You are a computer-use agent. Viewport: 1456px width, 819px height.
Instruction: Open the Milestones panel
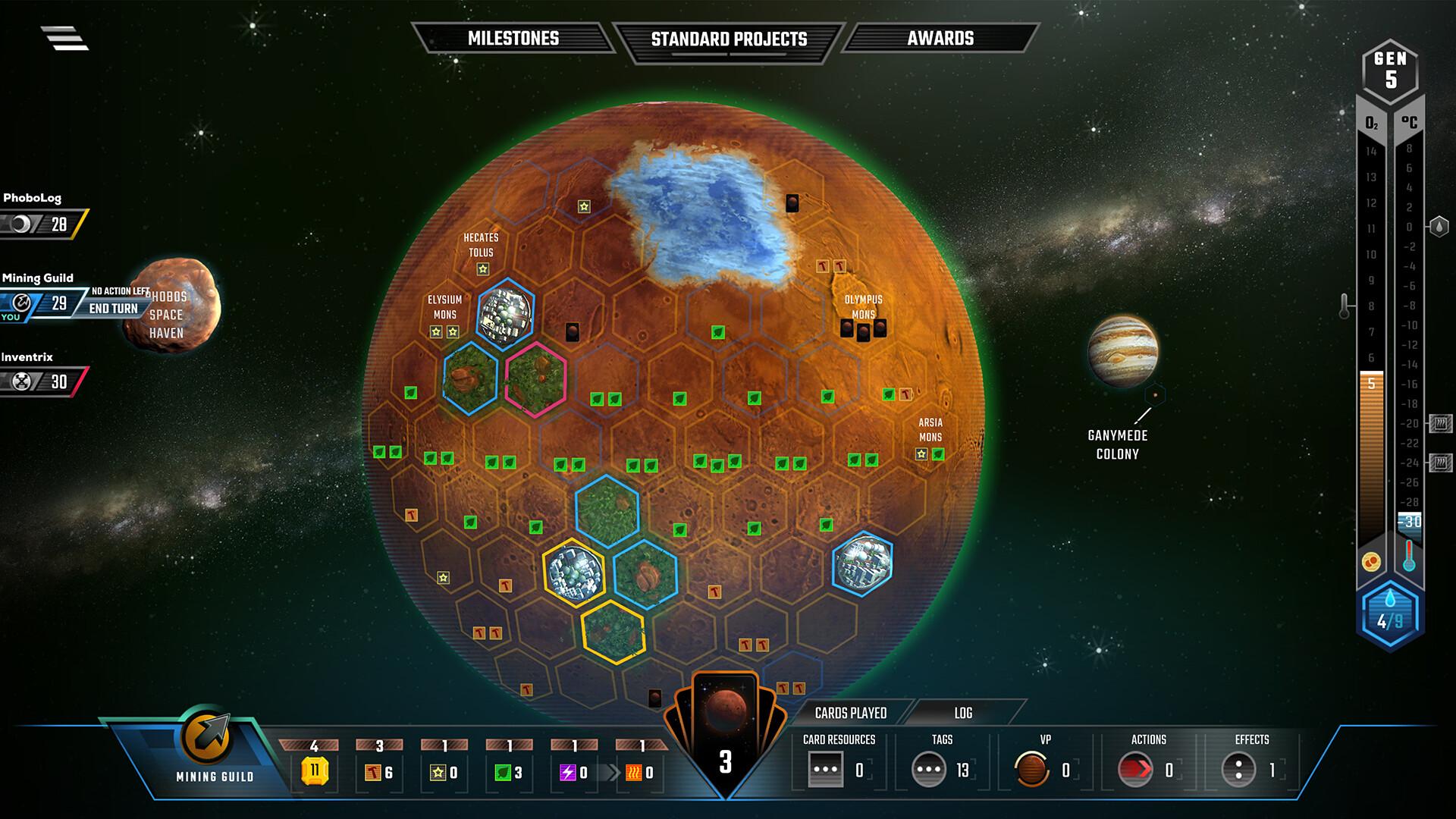(513, 39)
